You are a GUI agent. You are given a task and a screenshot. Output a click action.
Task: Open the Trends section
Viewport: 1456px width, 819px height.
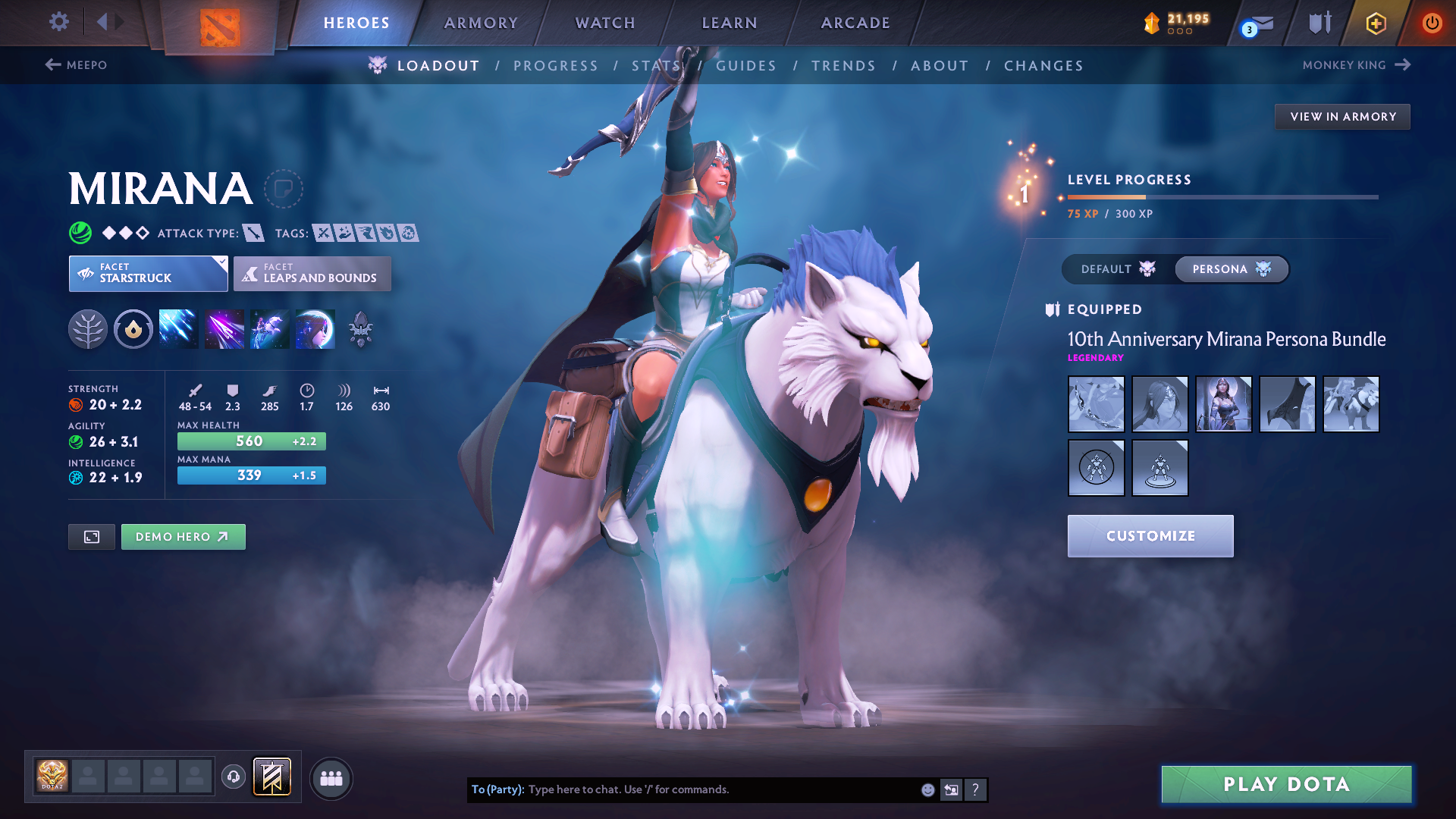point(843,66)
